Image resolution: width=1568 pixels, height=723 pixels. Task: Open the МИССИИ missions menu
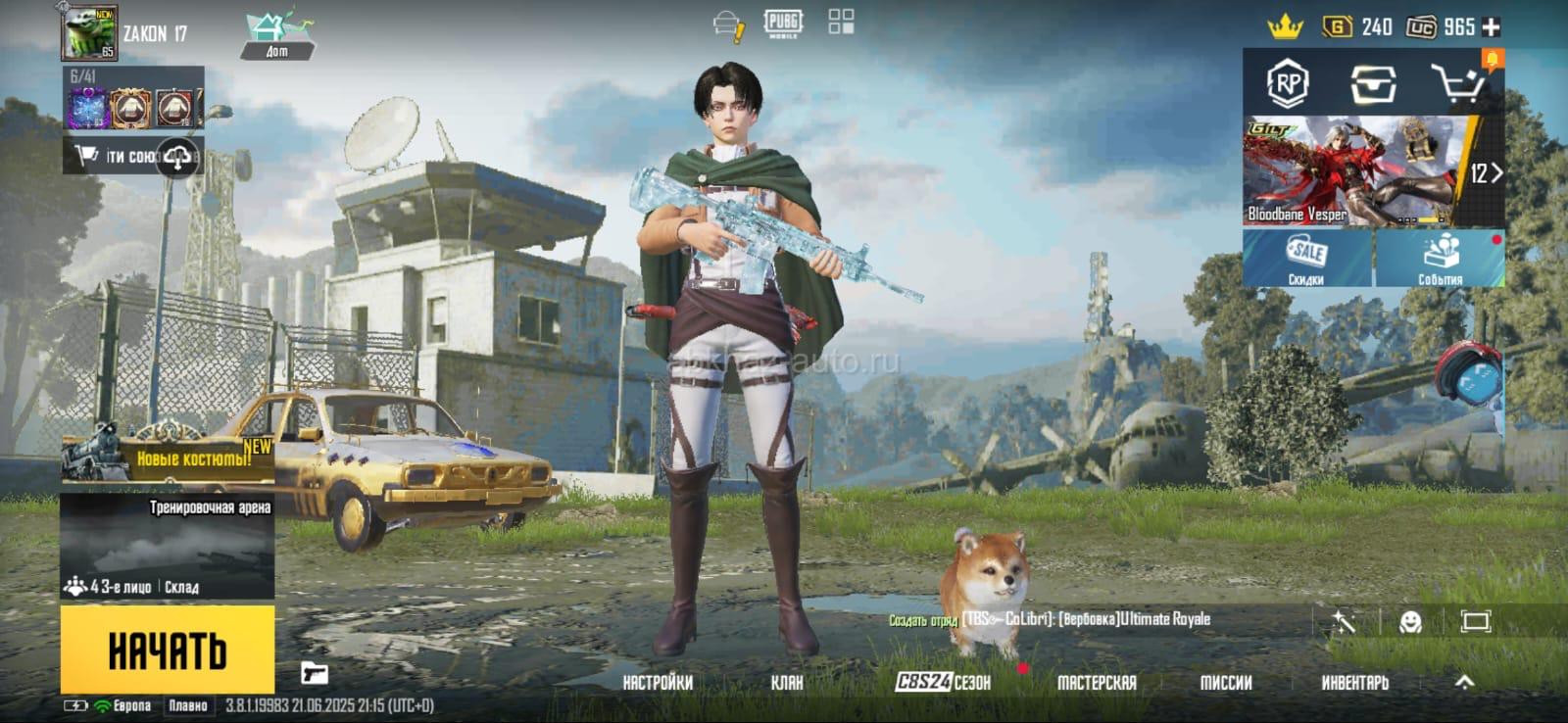[x=1226, y=683]
